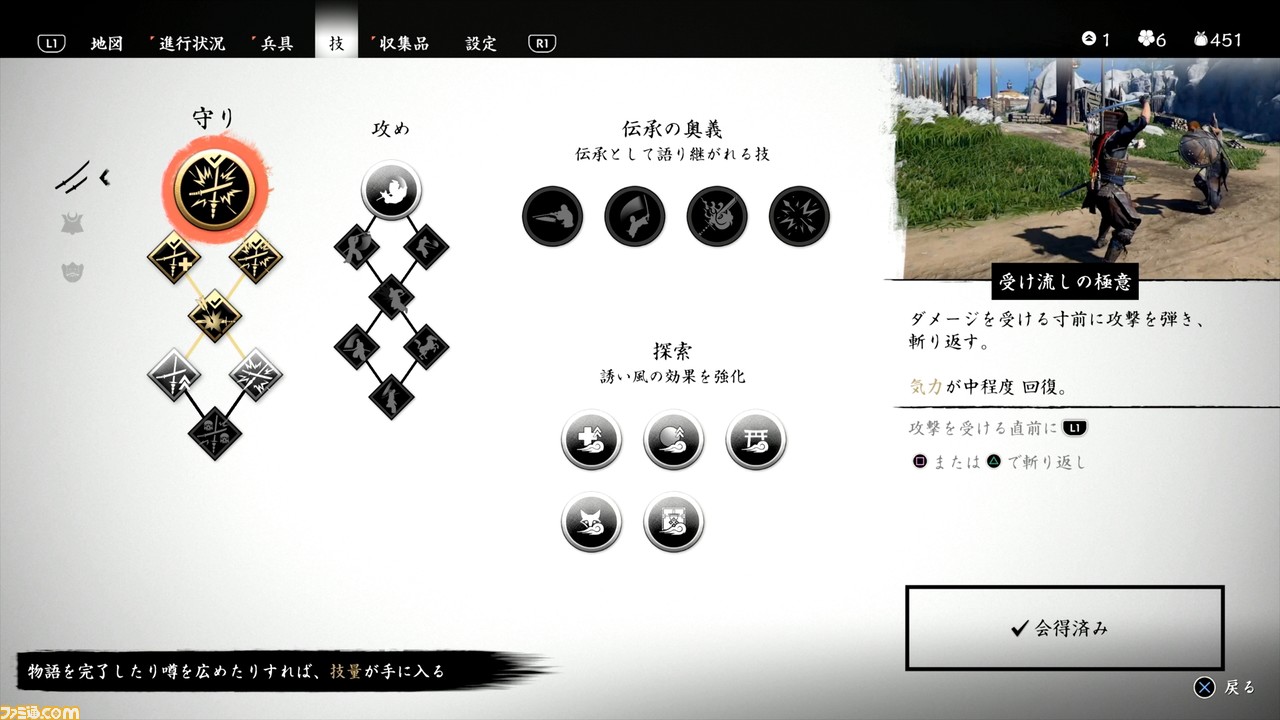Select the lightning-burst mythic technique icon
The height and width of the screenshot is (720, 1280).
(x=798, y=218)
